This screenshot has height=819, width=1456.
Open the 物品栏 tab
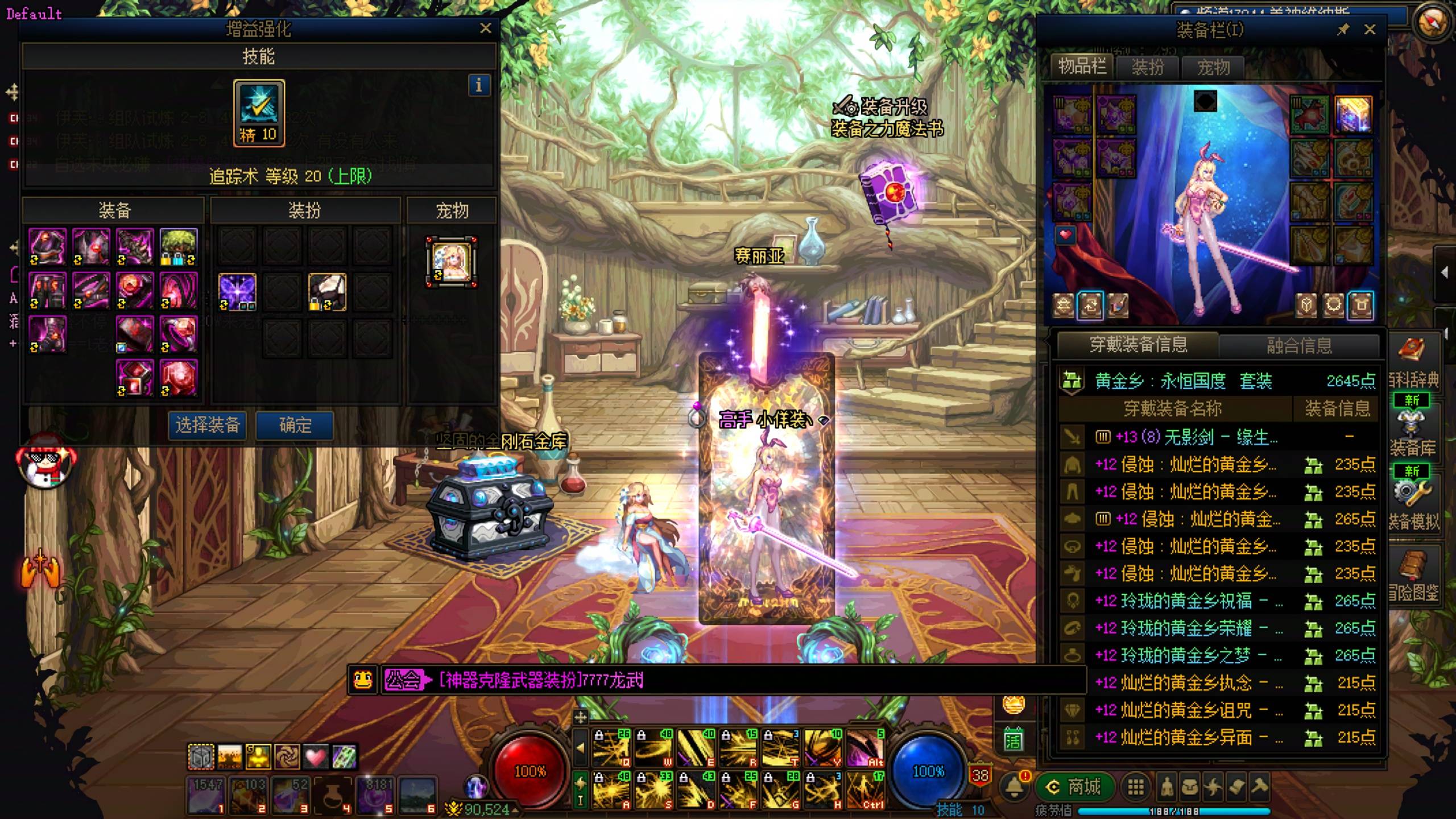click(x=1082, y=67)
